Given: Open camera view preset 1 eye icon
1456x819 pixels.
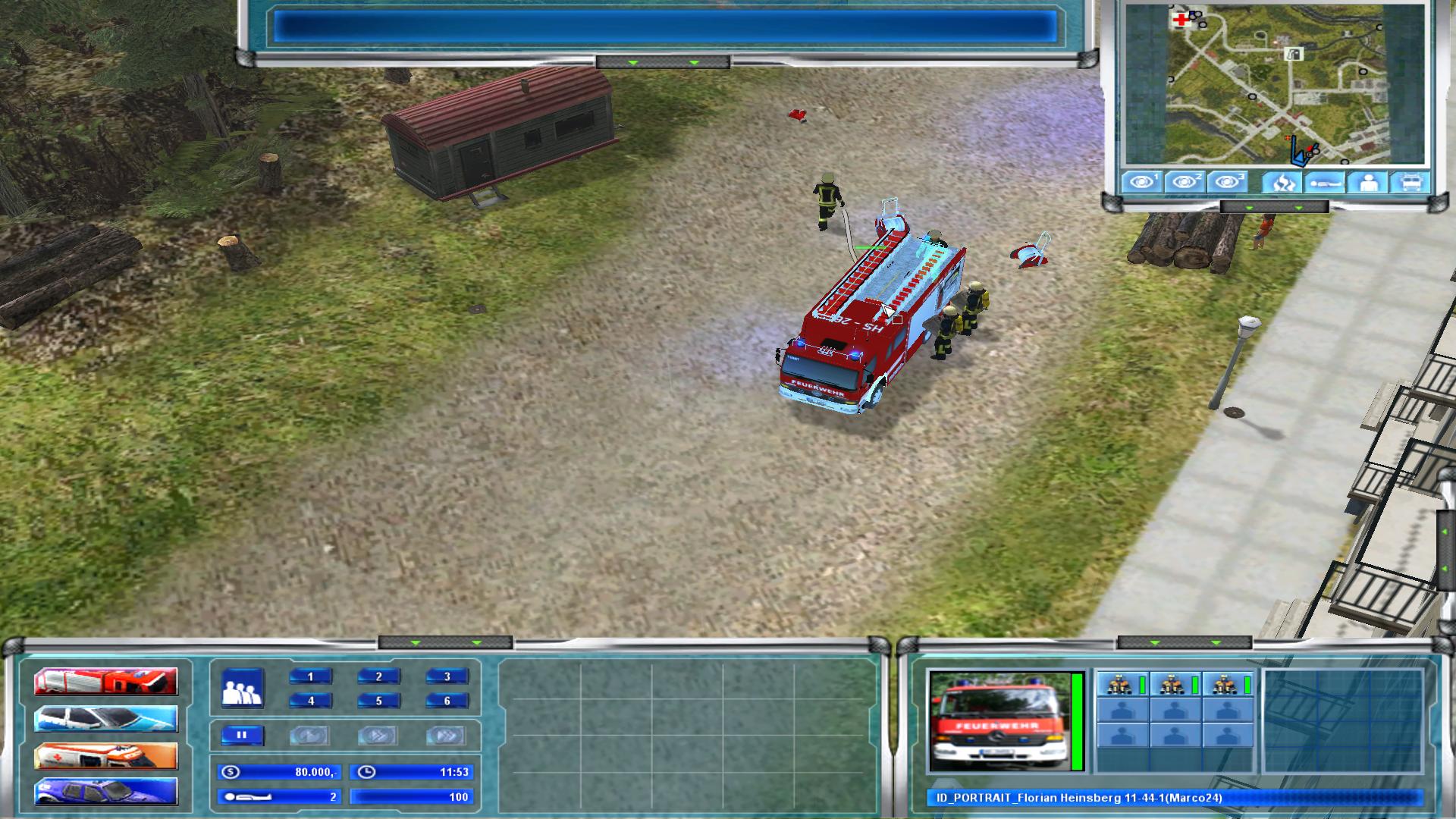Looking at the screenshot, I should coord(1140,182).
